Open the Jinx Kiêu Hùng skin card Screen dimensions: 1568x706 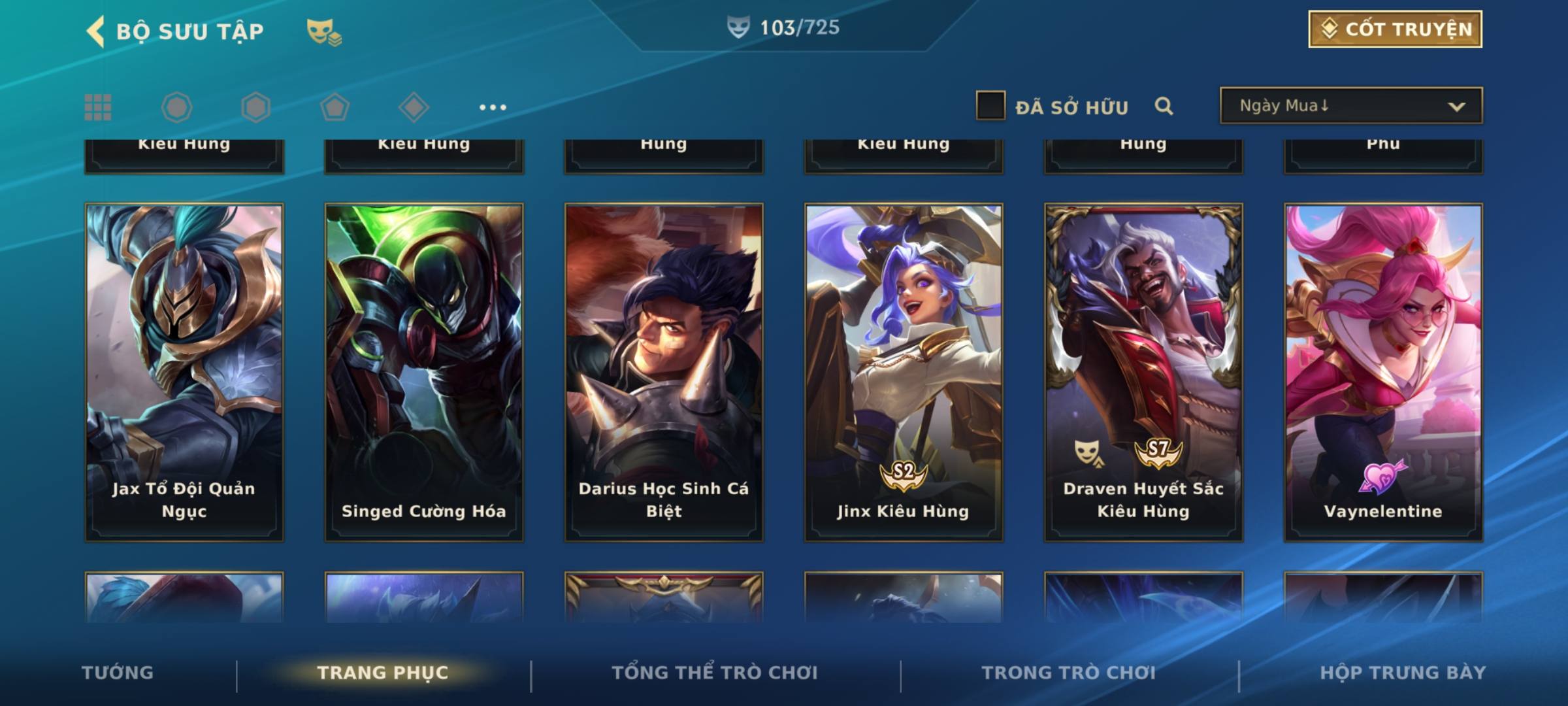tap(904, 372)
